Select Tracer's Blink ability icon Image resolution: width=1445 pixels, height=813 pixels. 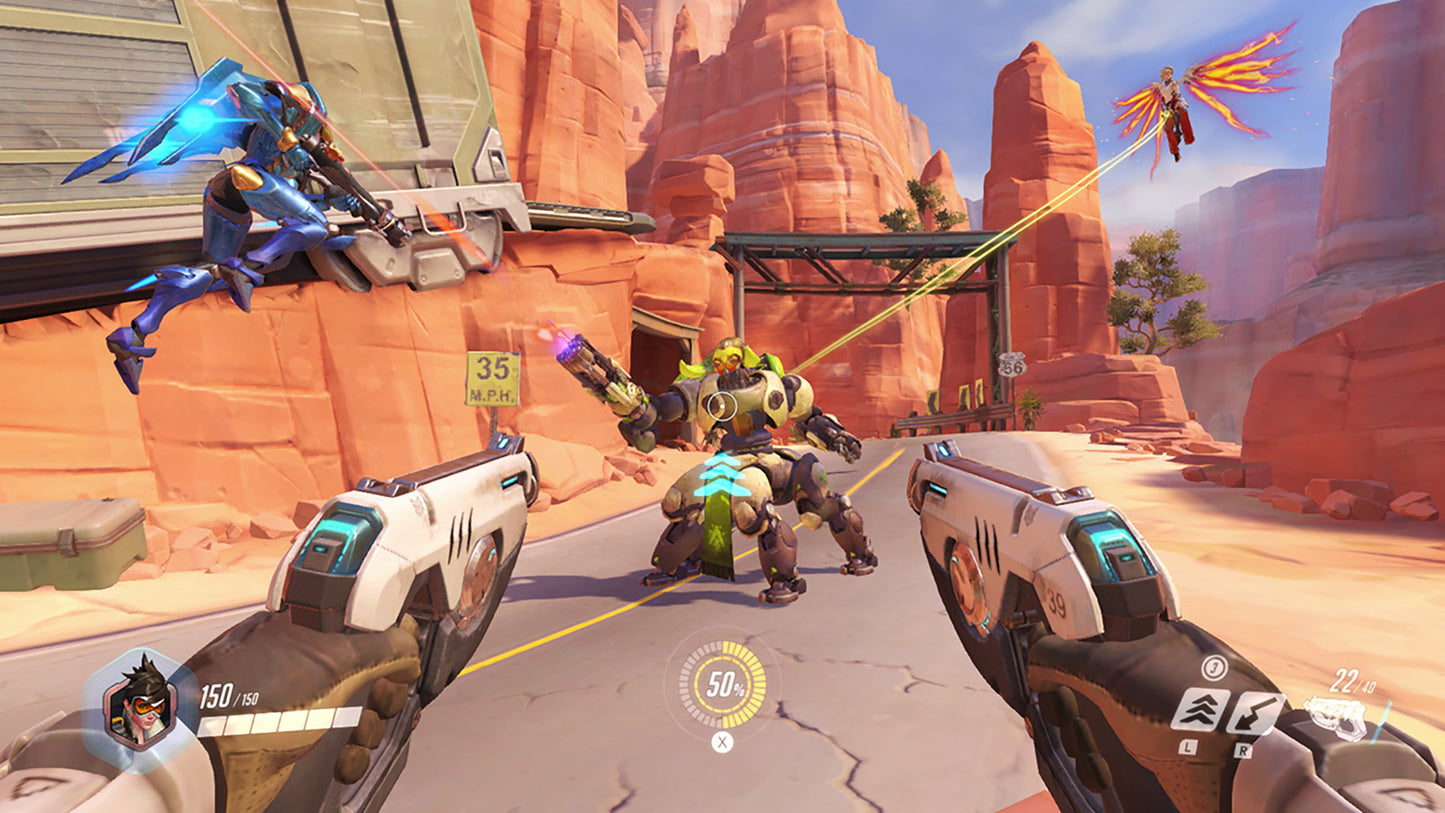[x=1202, y=711]
